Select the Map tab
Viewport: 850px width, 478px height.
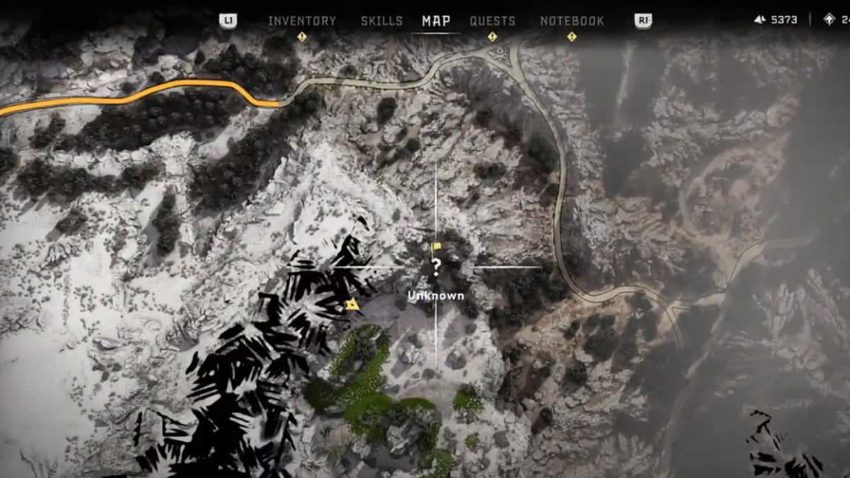[436, 21]
